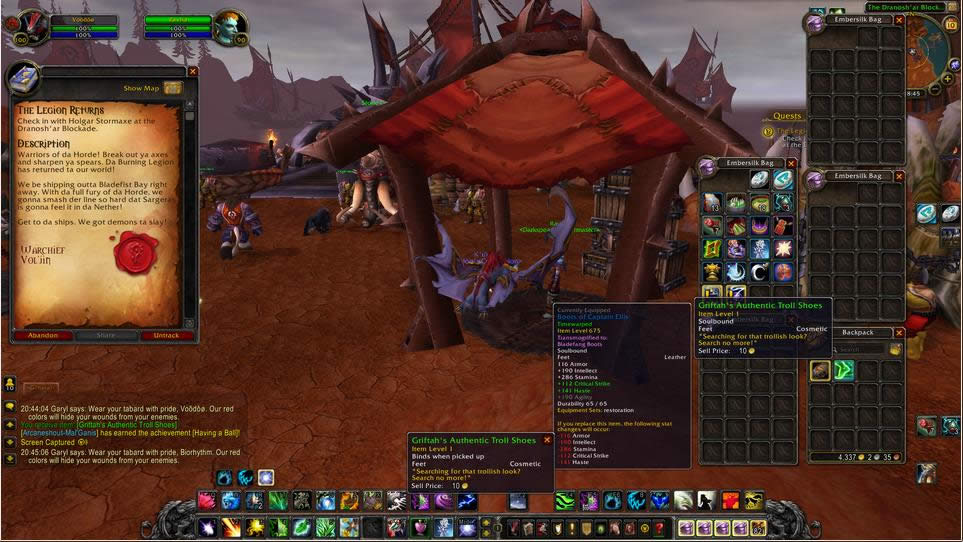This screenshot has width=963, height=542.
Task: Close the top-right Embersilk Bag window
Action: click(899, 19)
